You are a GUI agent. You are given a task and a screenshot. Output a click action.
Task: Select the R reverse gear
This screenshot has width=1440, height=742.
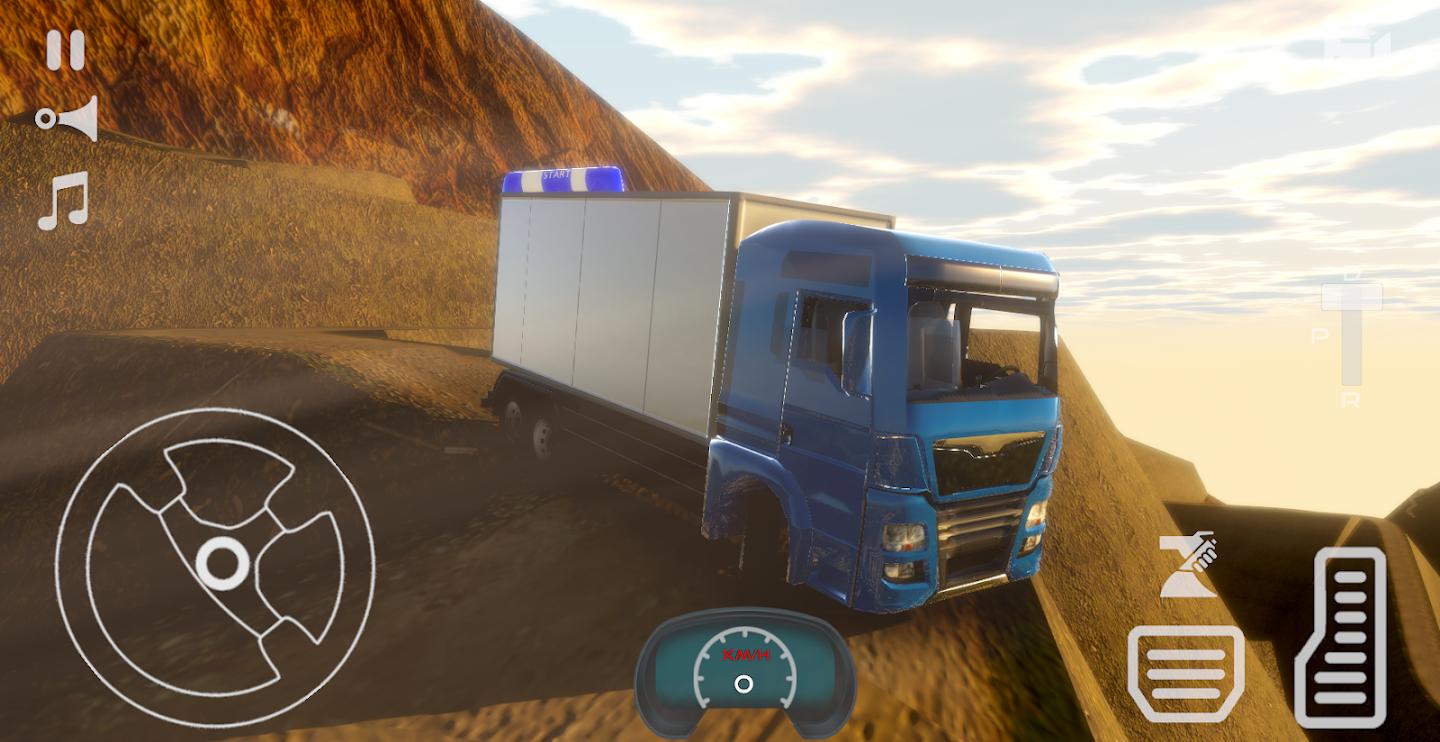pos(1351,401)
